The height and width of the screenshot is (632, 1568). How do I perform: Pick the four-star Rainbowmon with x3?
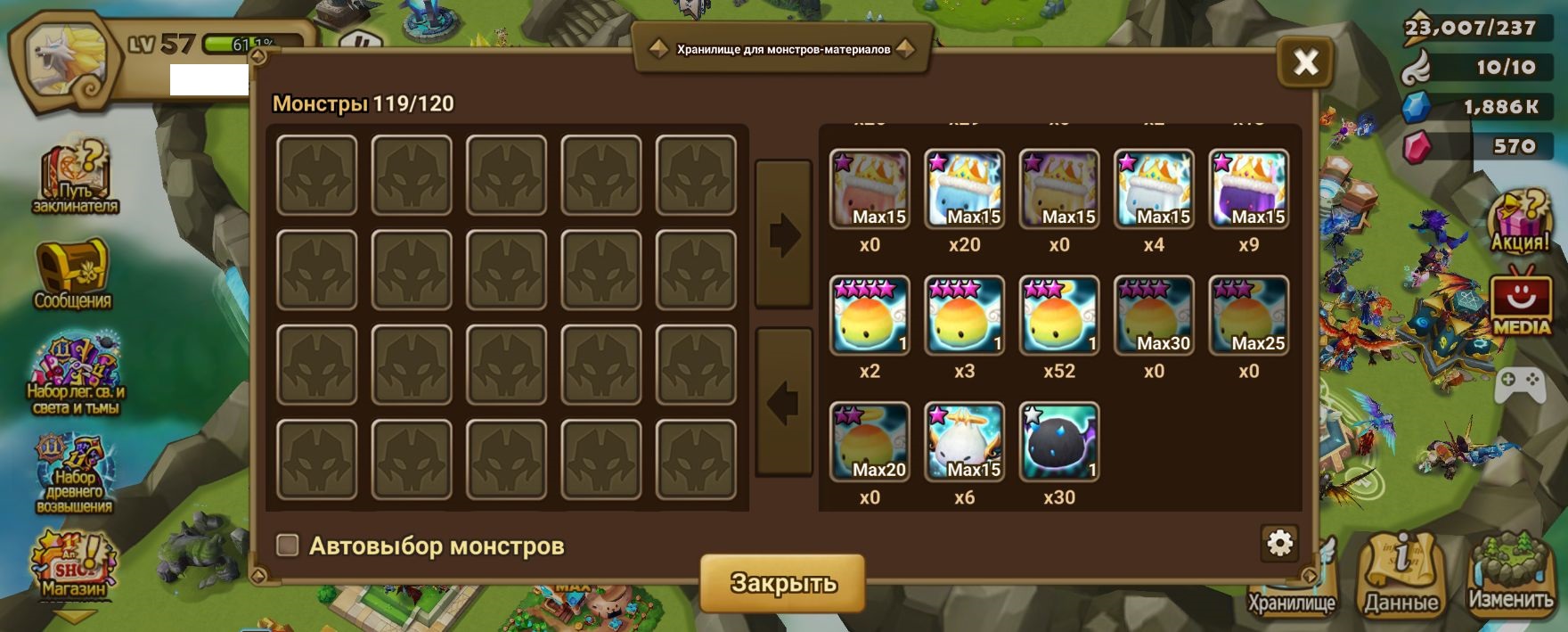(x=964, y=316)
